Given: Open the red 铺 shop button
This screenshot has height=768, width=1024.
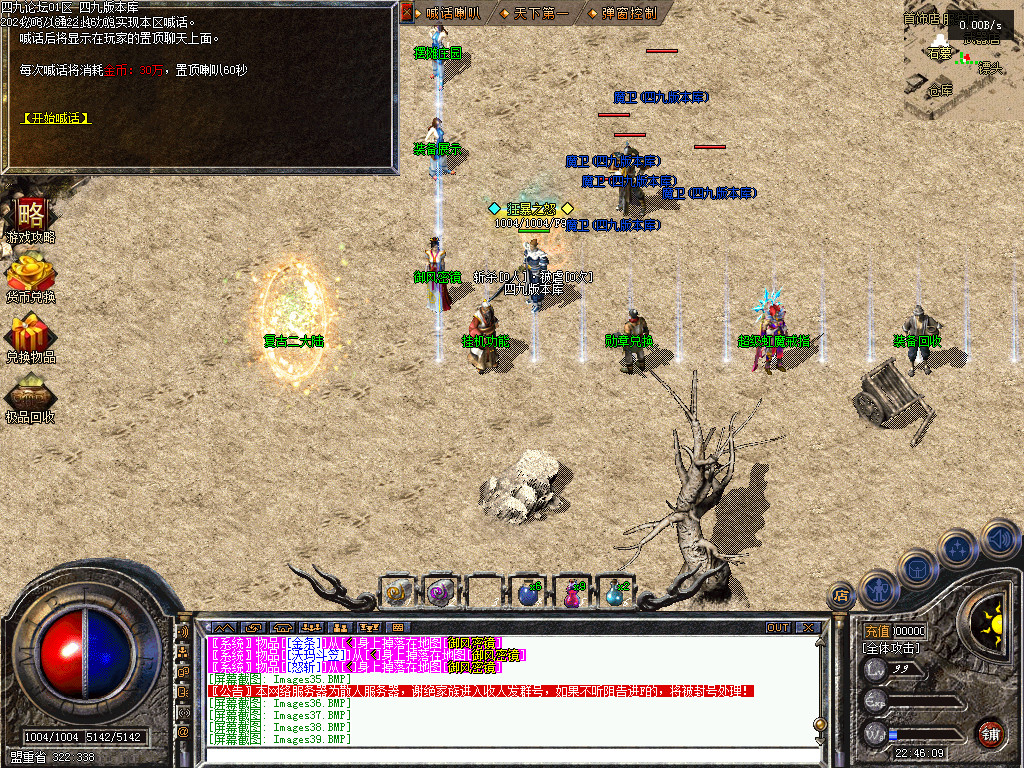Looking at the screenshot, I should (990, 733).
